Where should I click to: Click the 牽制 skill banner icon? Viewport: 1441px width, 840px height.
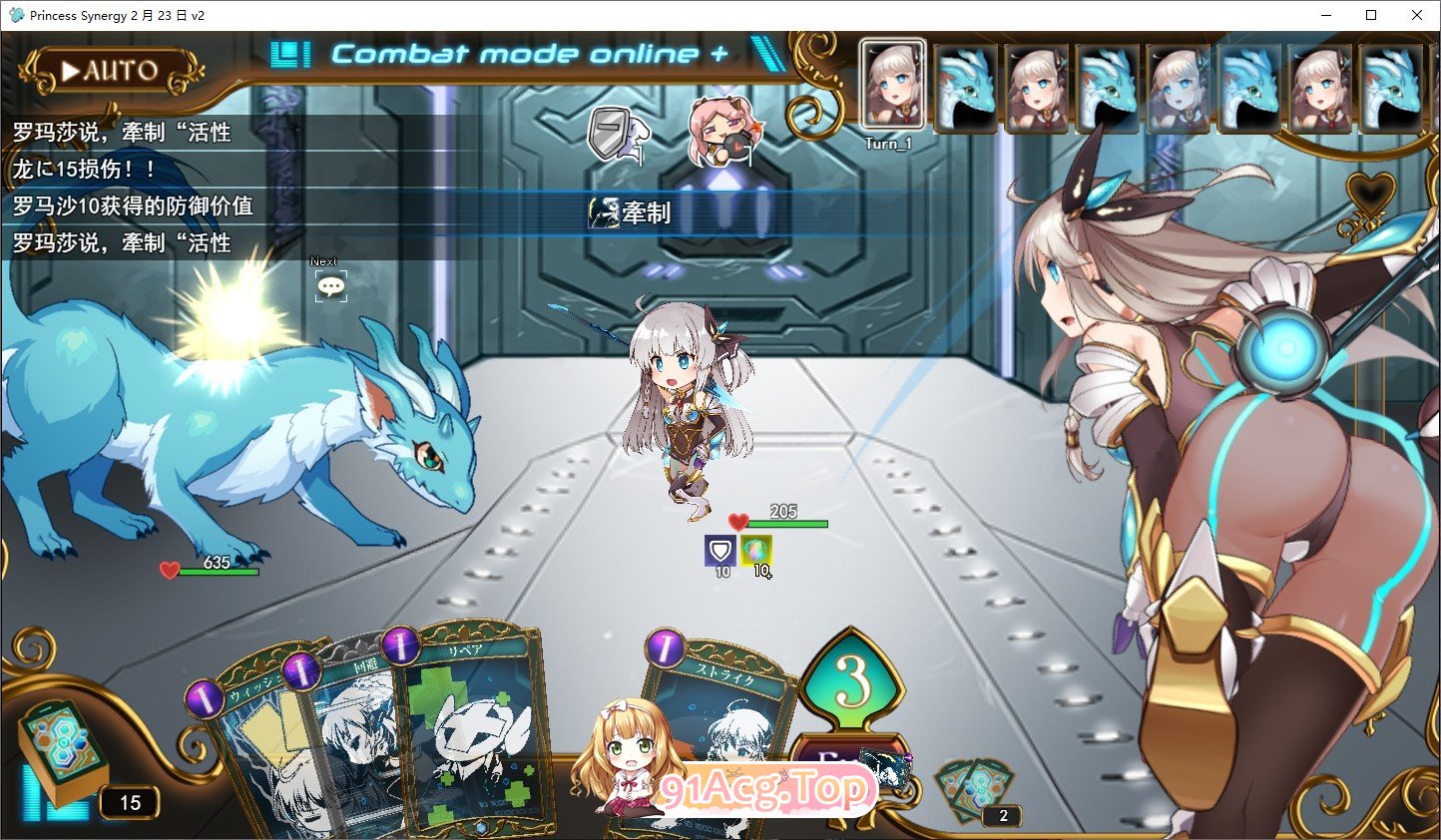coord(603,210)
